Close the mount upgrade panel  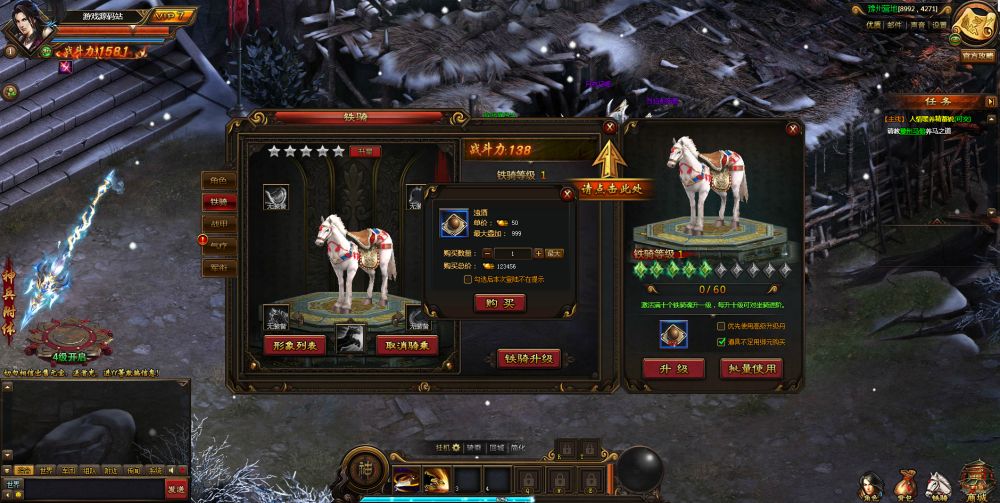pos(793,128)
